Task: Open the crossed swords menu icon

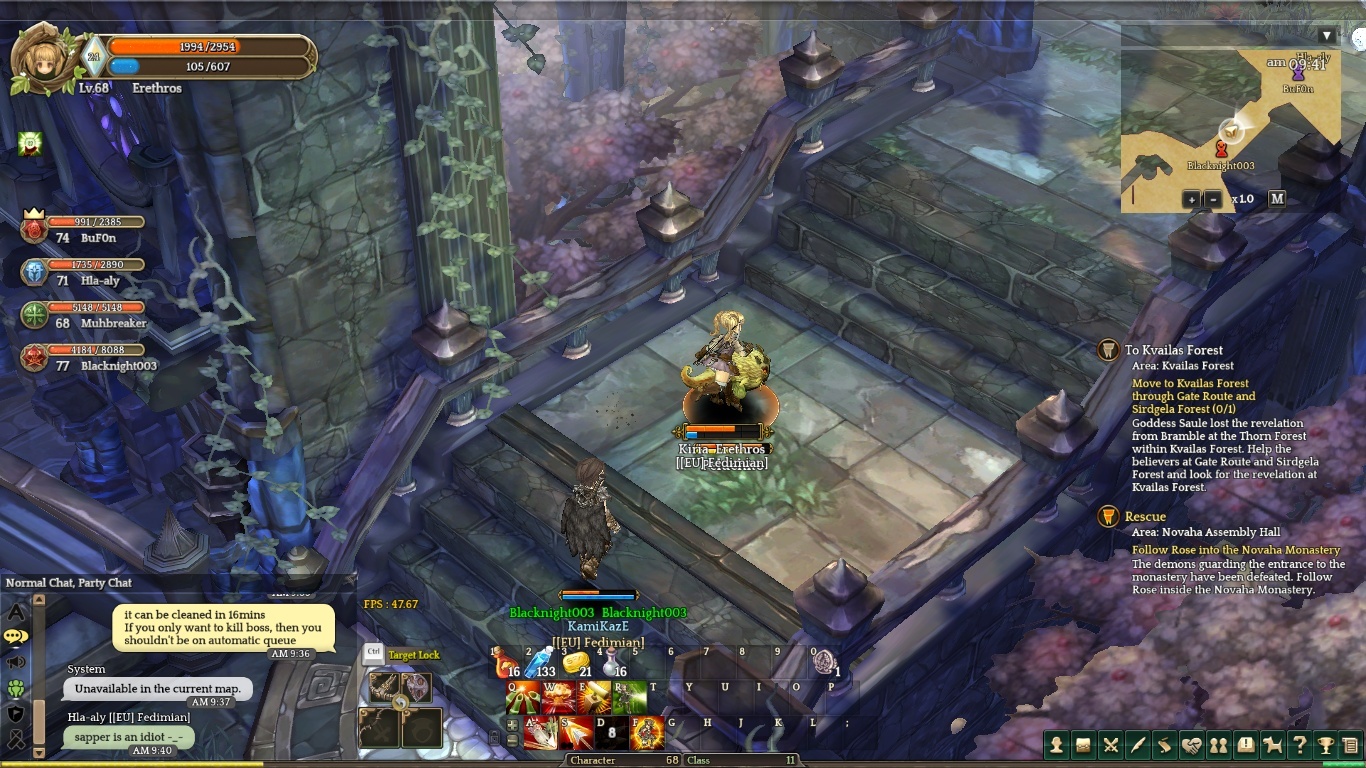Action: point(1110,745)
